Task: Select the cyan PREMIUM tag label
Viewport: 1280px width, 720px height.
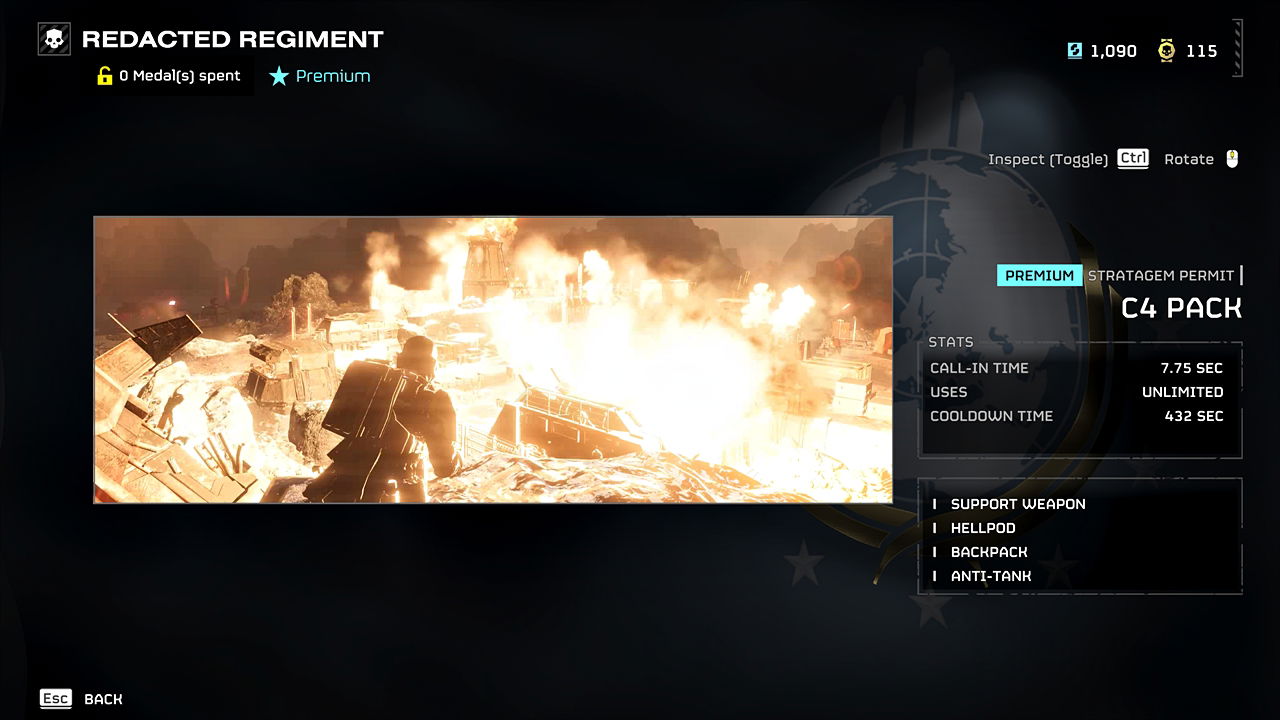Action: (1038, 275)
